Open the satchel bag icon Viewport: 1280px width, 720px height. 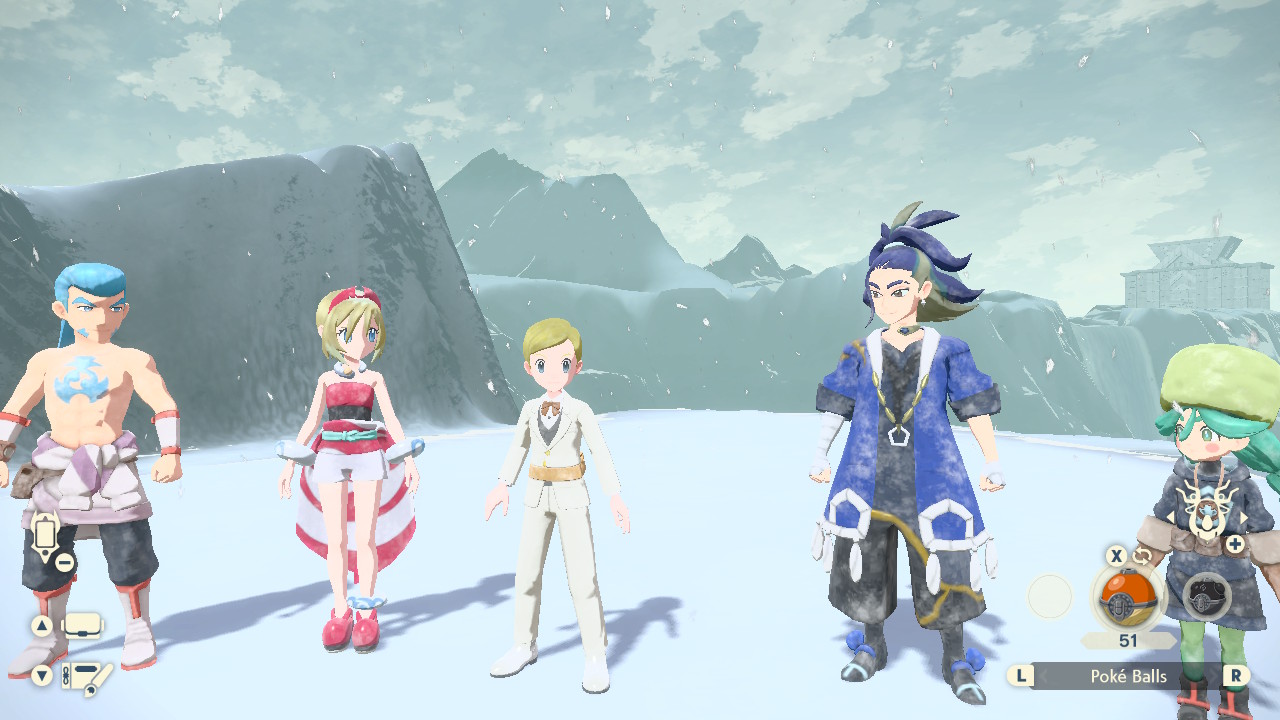(82, 627)
